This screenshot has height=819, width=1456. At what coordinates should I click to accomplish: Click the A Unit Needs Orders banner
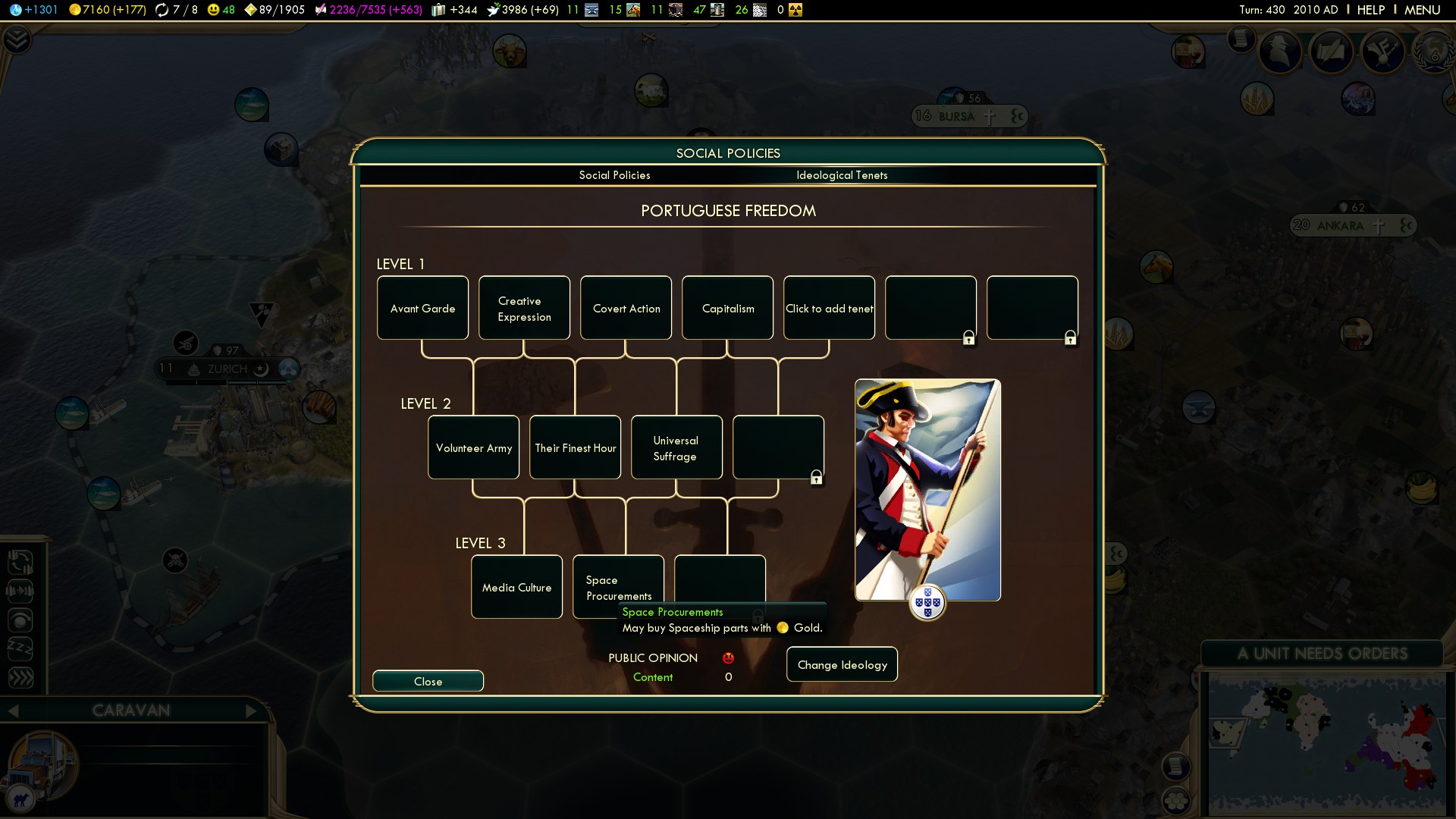point(1322,654)
